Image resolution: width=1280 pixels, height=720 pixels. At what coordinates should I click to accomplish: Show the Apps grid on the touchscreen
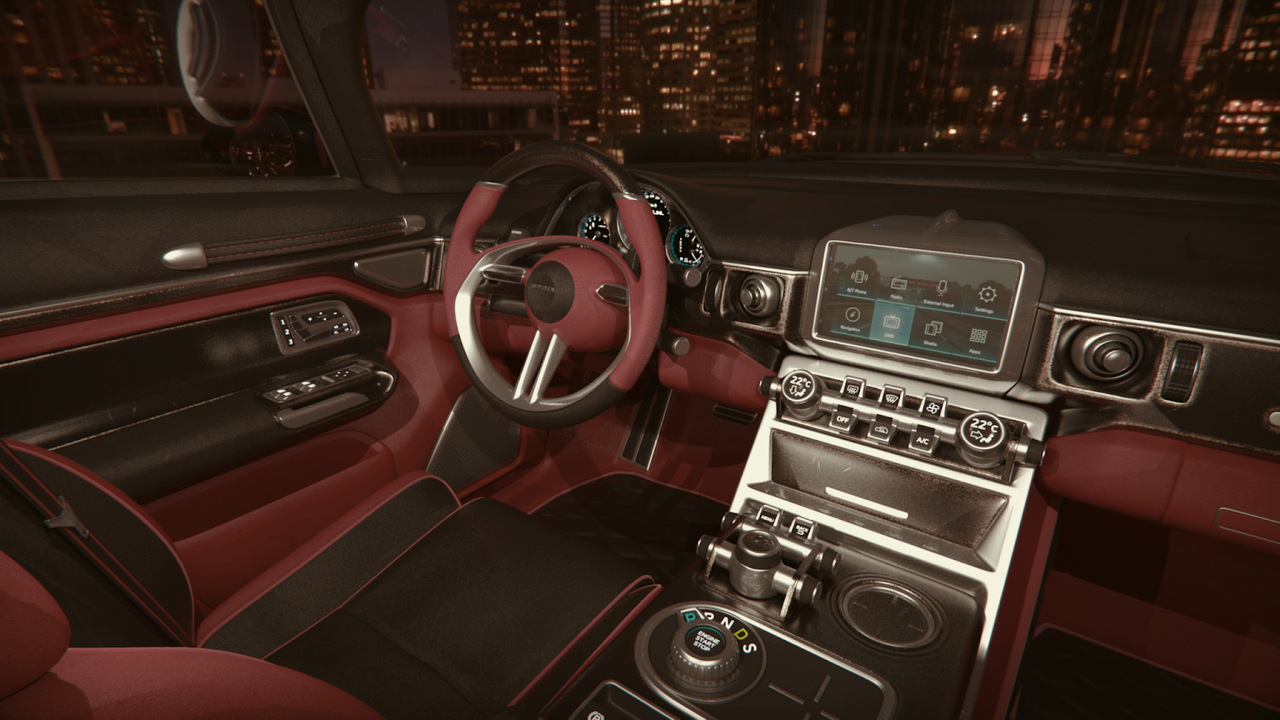[978, 338]
